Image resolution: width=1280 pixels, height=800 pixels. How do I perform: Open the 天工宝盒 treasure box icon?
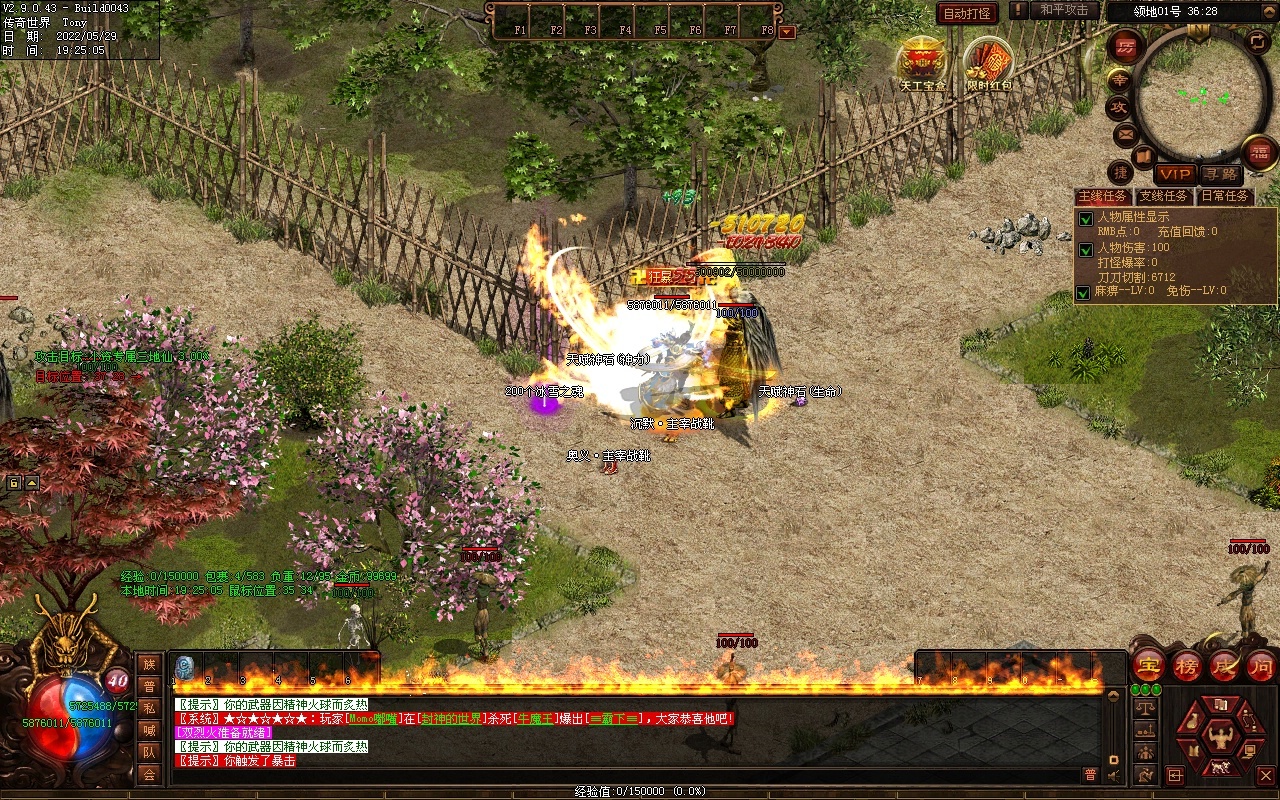coord(922,62)
